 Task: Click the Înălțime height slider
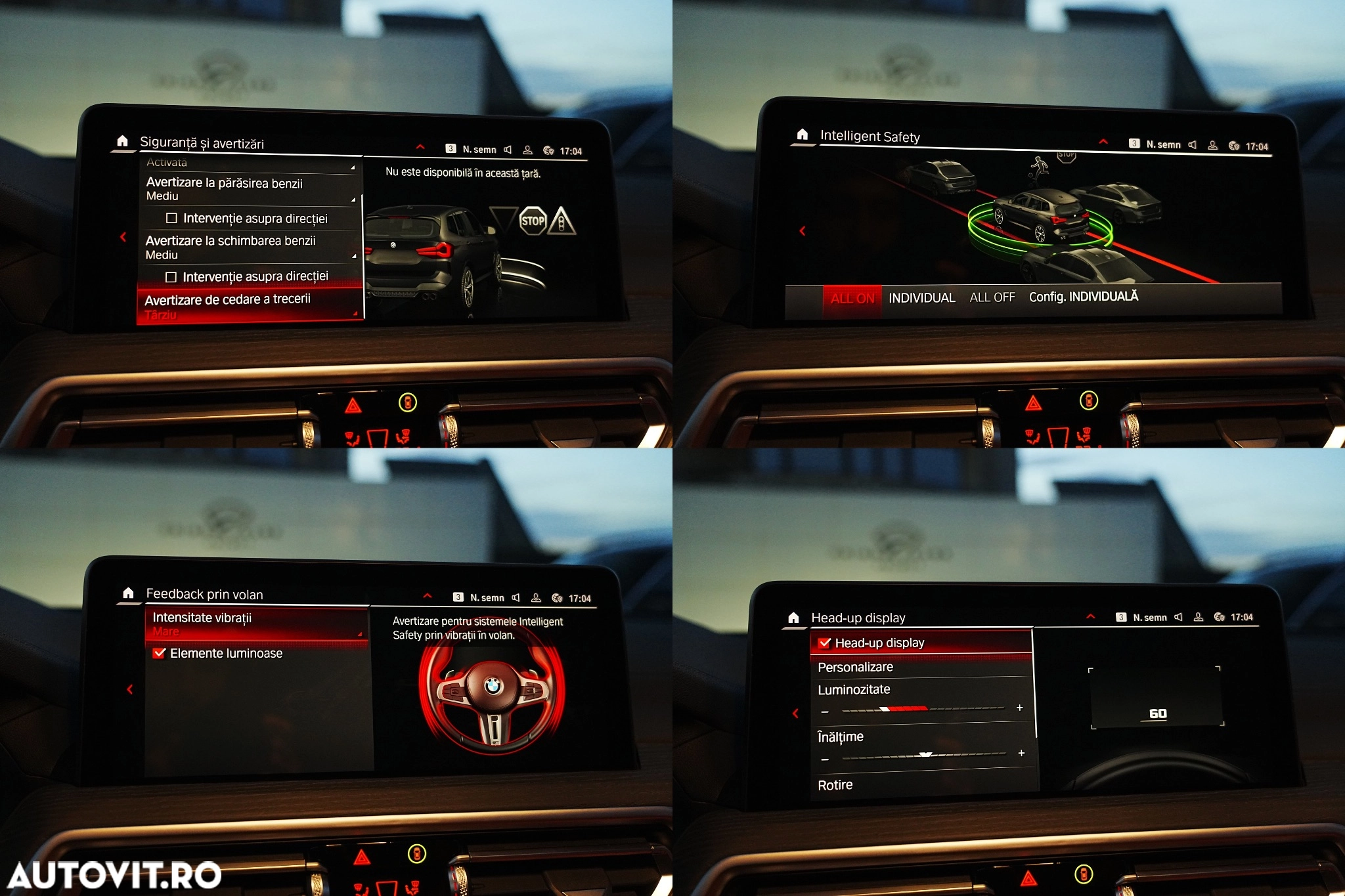[x=924, y=756]
